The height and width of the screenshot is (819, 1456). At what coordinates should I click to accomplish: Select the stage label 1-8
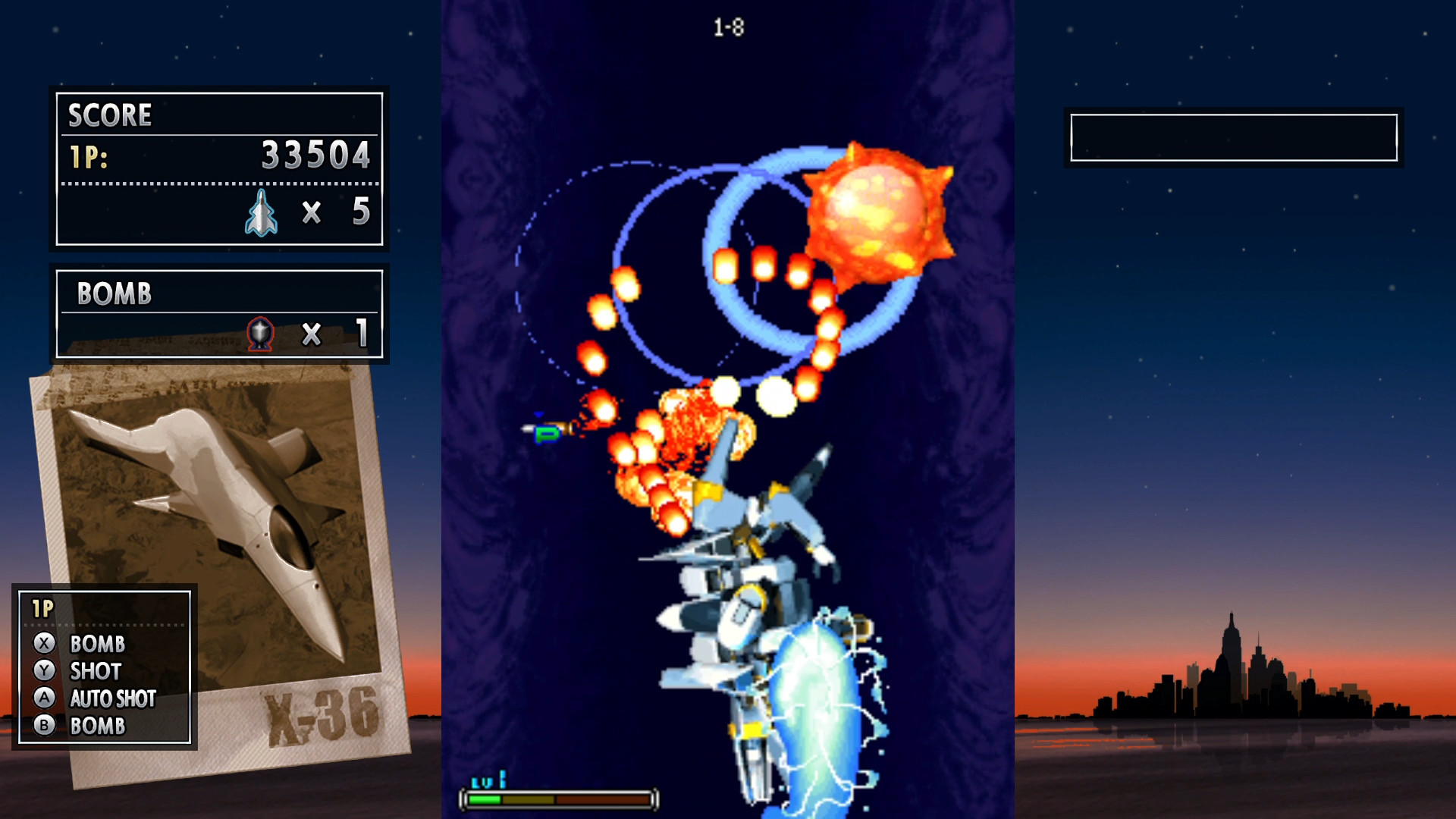(x=727, y=25)
